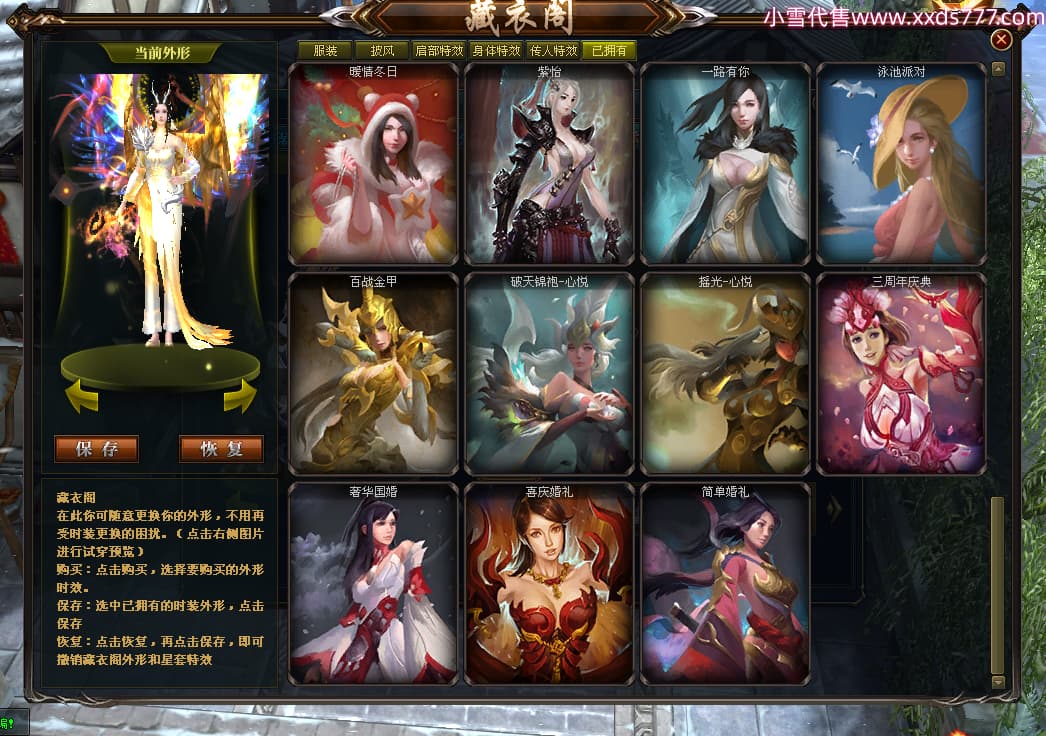Switch to the 传人特效 tab

[552, 50]
